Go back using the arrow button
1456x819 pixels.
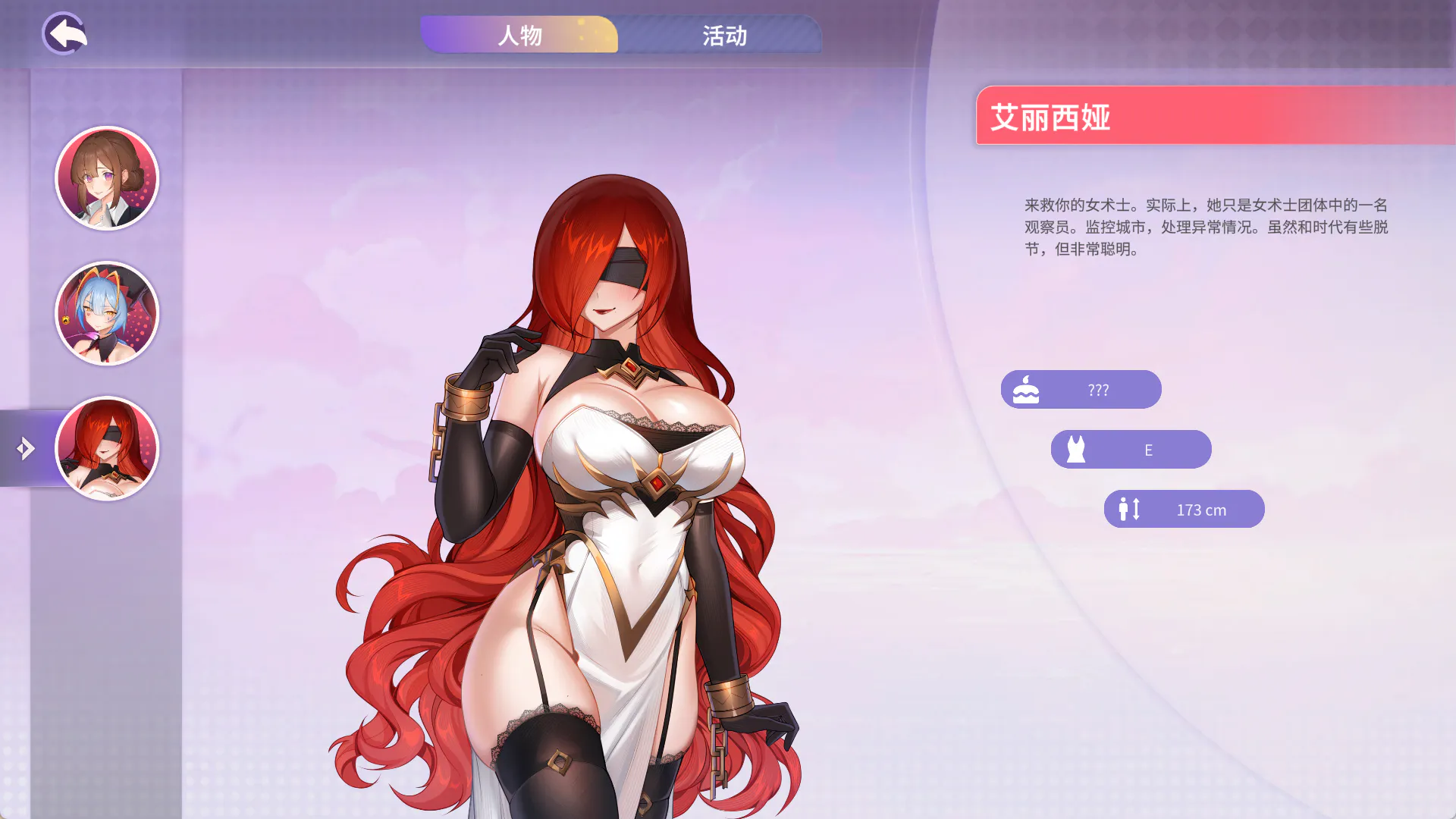(64, 33)
